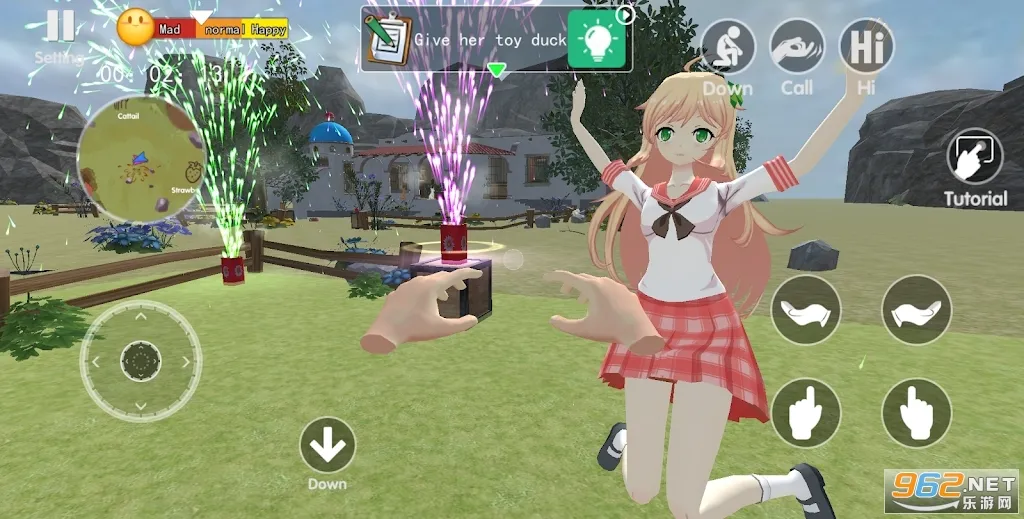Trigger the left-hand pointing finger action
This screenshot has width=1024, height=519.
pos(806,412)
